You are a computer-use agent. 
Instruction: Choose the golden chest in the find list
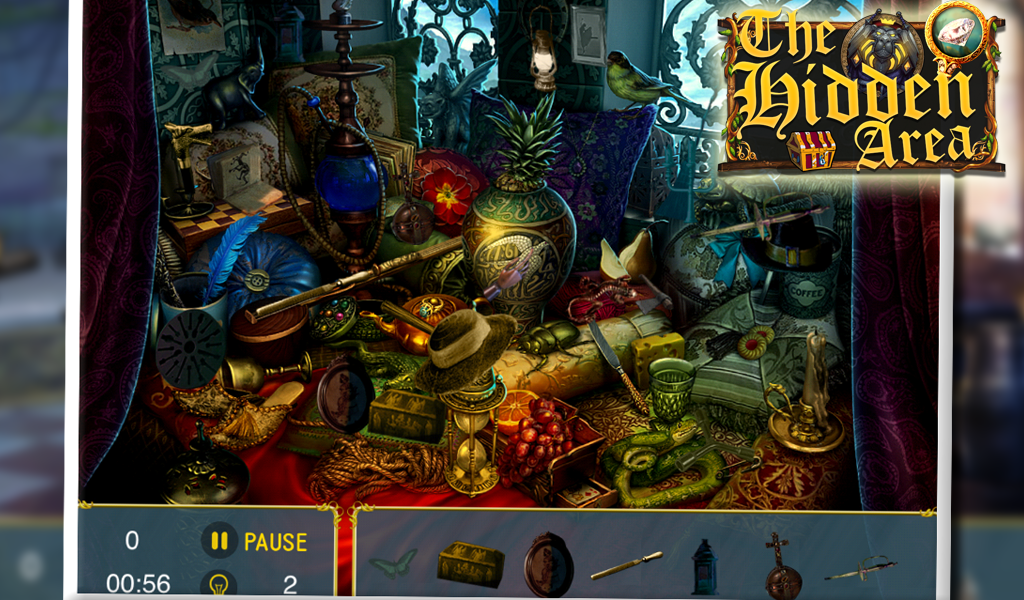[x=470, y=564]
